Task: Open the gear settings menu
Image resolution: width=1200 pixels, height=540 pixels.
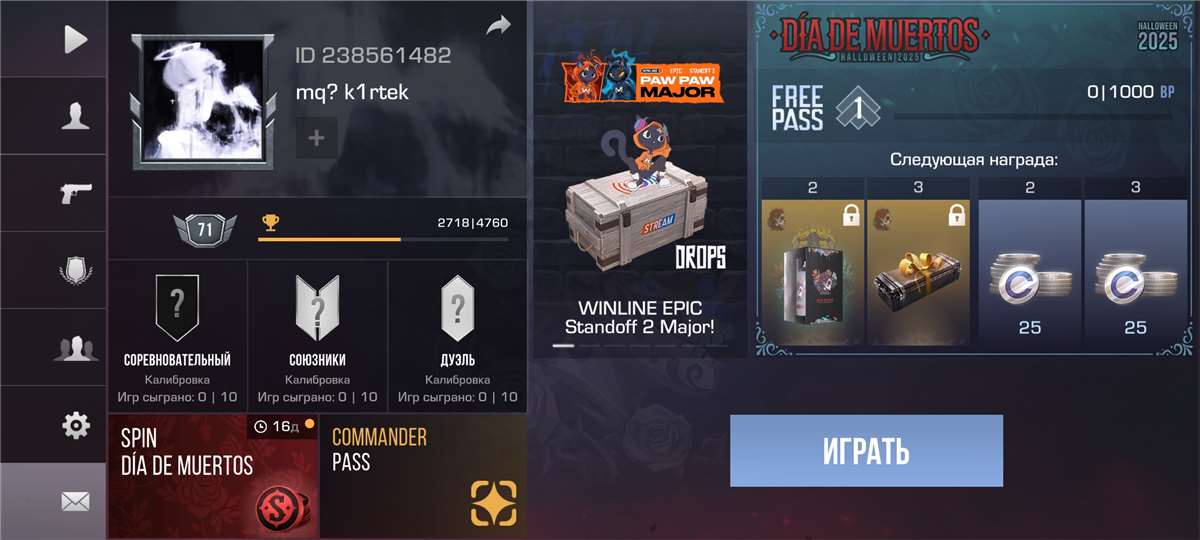Action: [x=75, y=425]
